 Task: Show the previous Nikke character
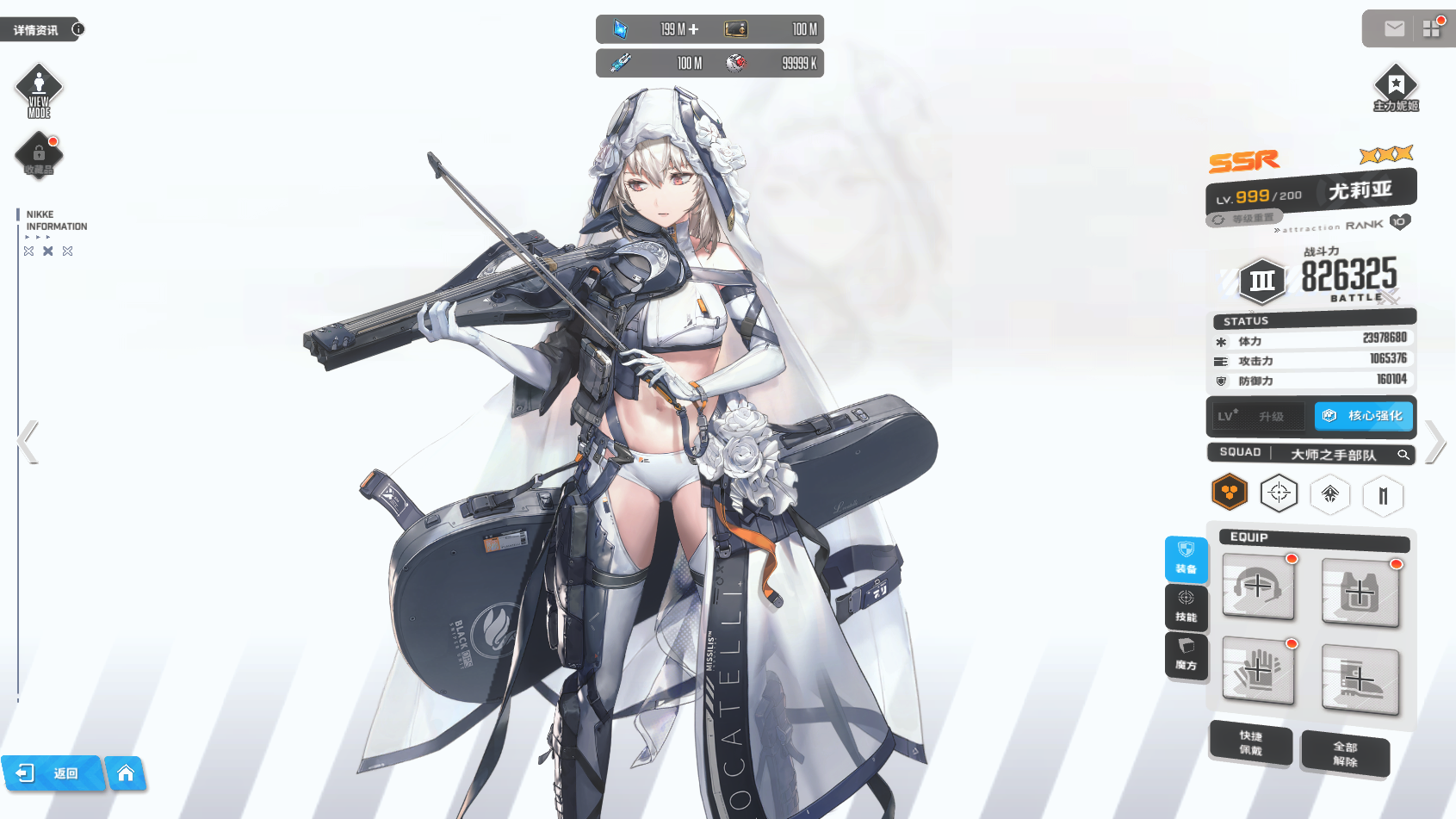[x=28, y=443]
